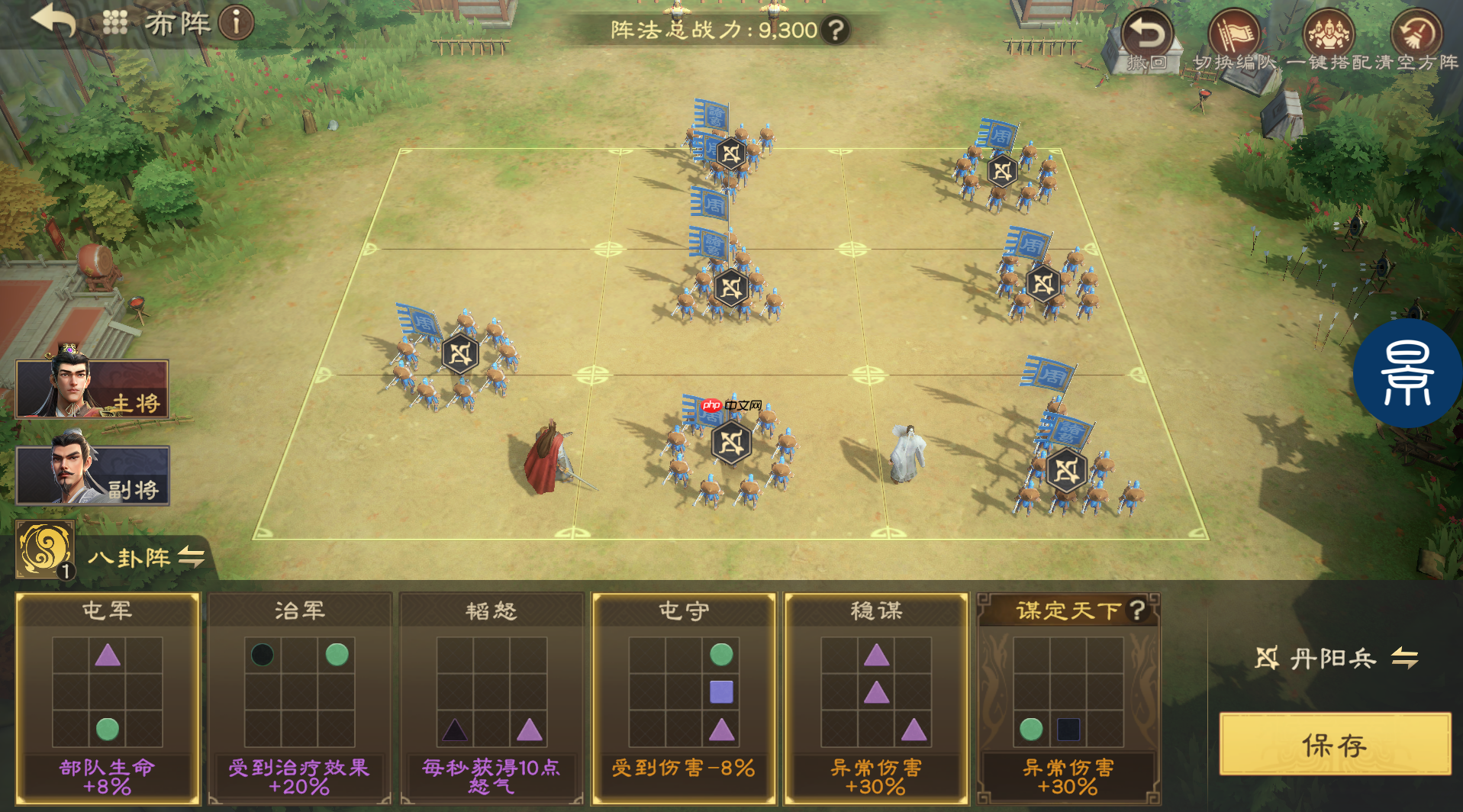Select the 屯军 formation card
1463x812 pixels.
click(x=108, y=698)
